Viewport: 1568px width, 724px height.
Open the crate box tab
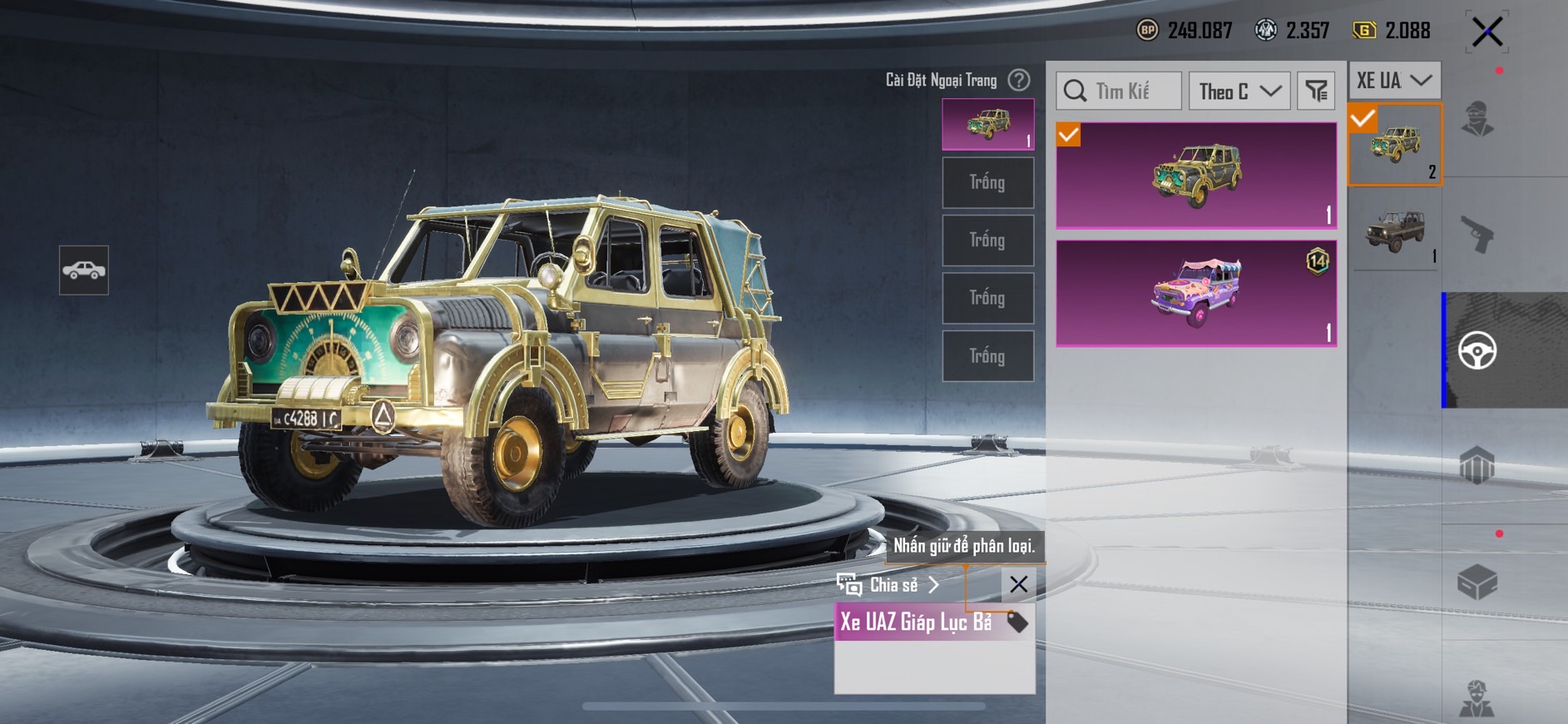pos(1477,582)
